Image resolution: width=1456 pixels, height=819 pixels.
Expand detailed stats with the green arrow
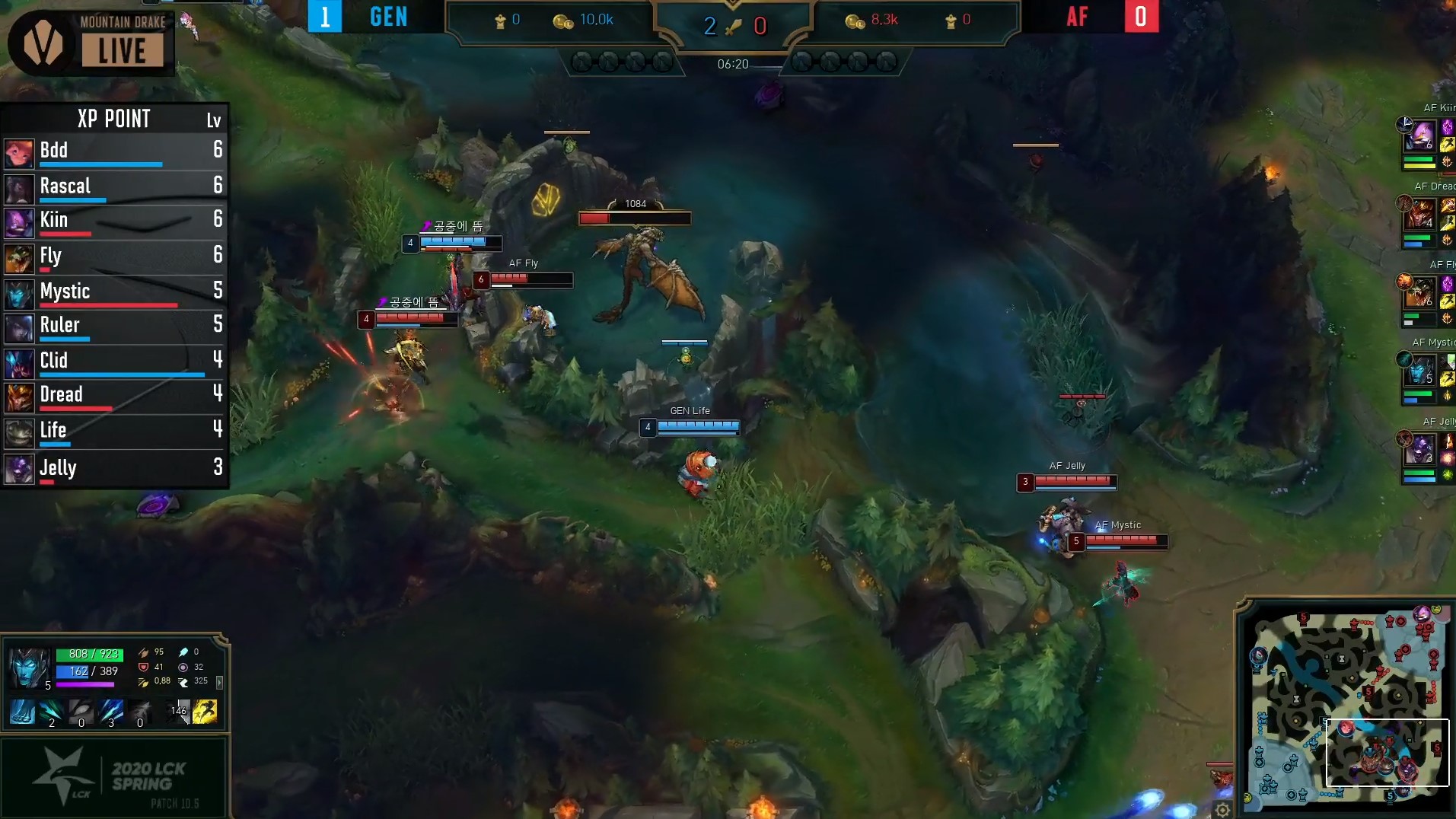tap(221, 684)
